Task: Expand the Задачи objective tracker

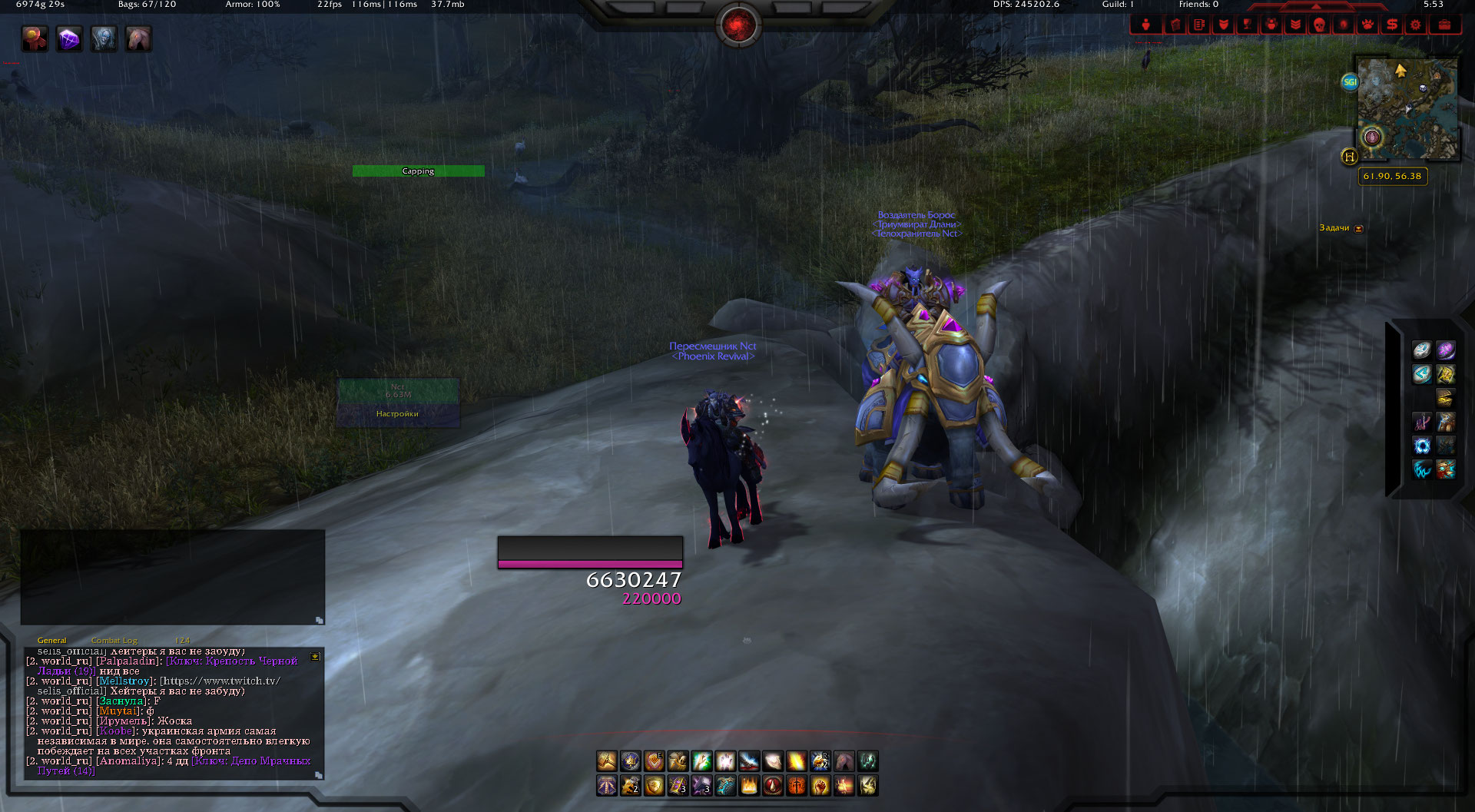Action: [x=1358, y=228]
